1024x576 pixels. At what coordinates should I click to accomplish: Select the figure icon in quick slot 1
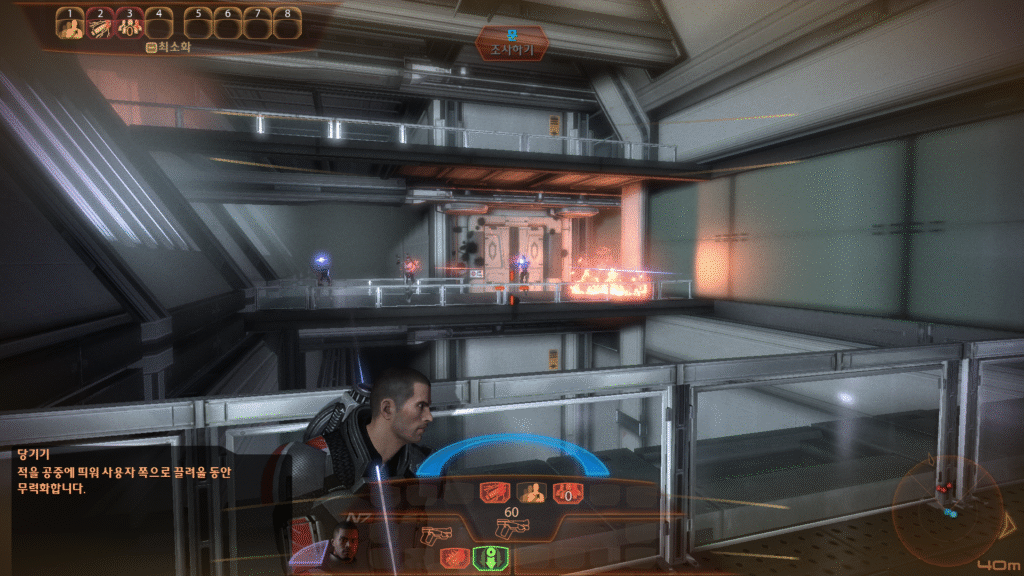[x=70, y=26]
